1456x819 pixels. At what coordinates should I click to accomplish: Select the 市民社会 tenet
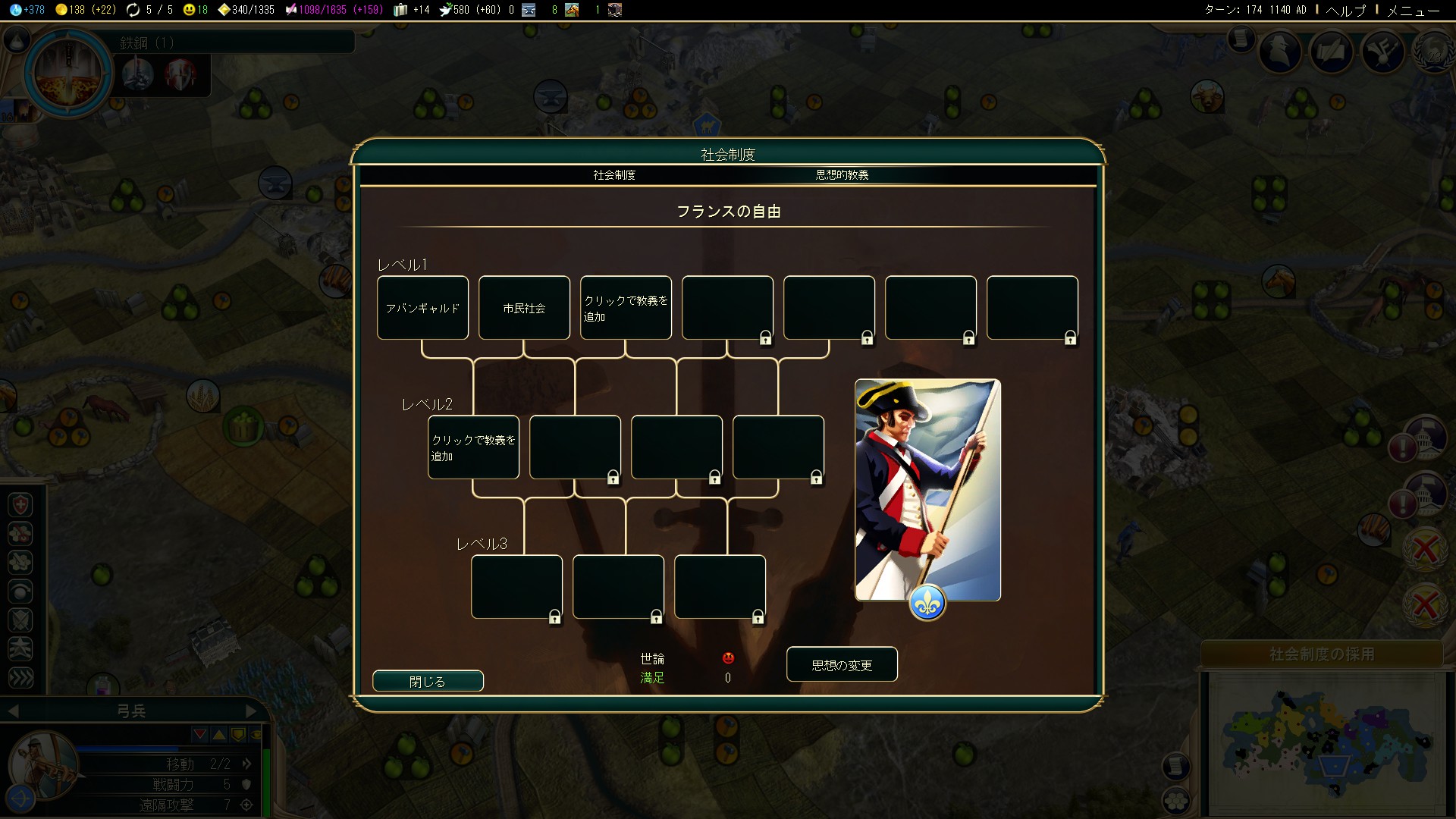point(524,308)
